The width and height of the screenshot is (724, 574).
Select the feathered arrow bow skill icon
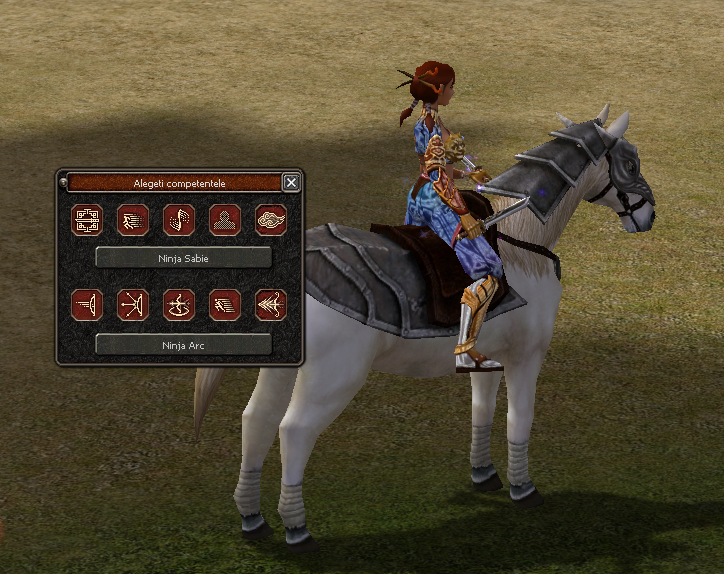pyautogui.click(x=271, y=305)
